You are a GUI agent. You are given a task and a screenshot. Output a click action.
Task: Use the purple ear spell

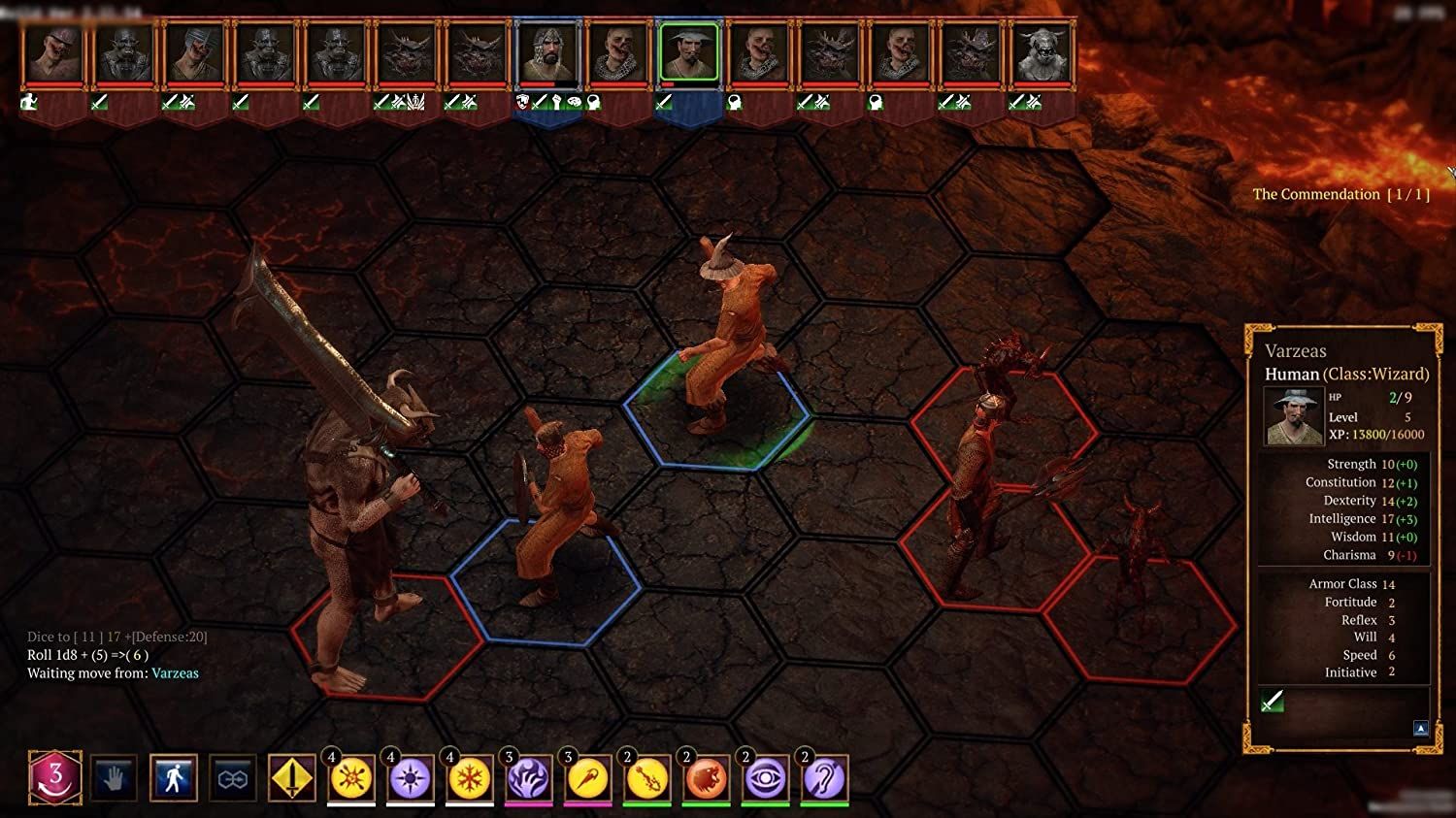click(x=825, y=779)
